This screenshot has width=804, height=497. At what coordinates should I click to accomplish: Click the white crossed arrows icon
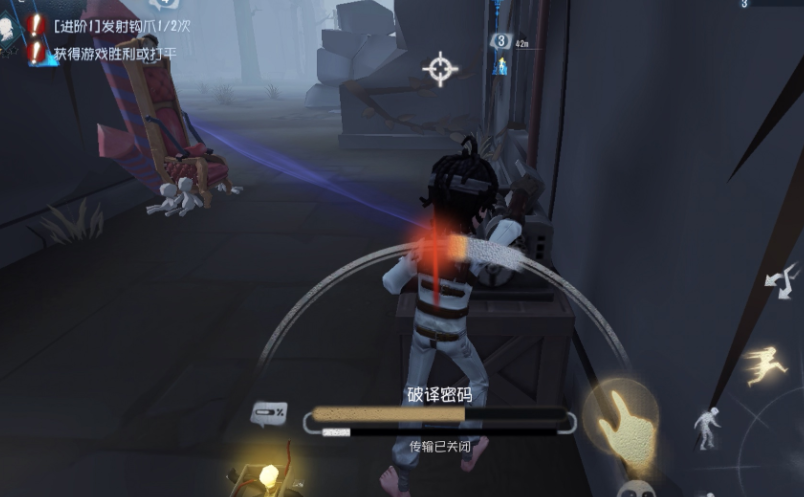click(782, 281)
